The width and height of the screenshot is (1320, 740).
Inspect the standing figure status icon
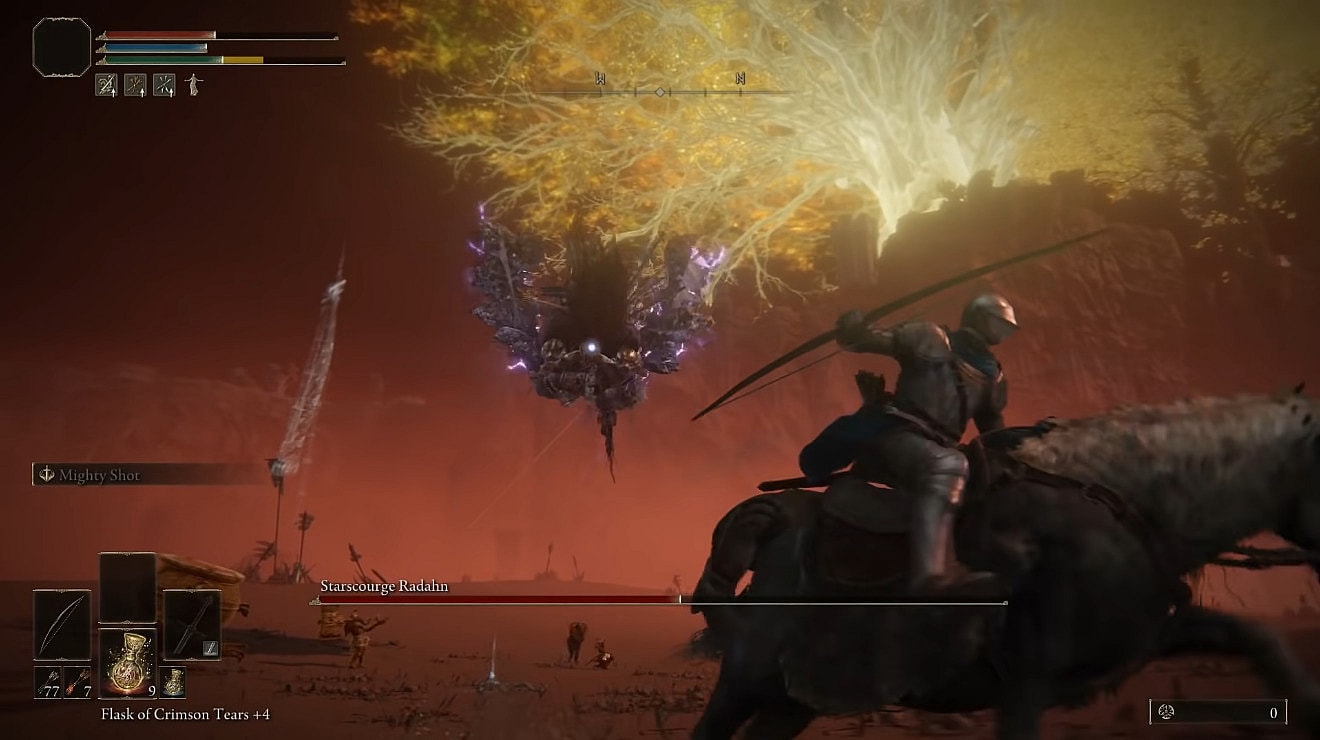[x=193, y=85]
